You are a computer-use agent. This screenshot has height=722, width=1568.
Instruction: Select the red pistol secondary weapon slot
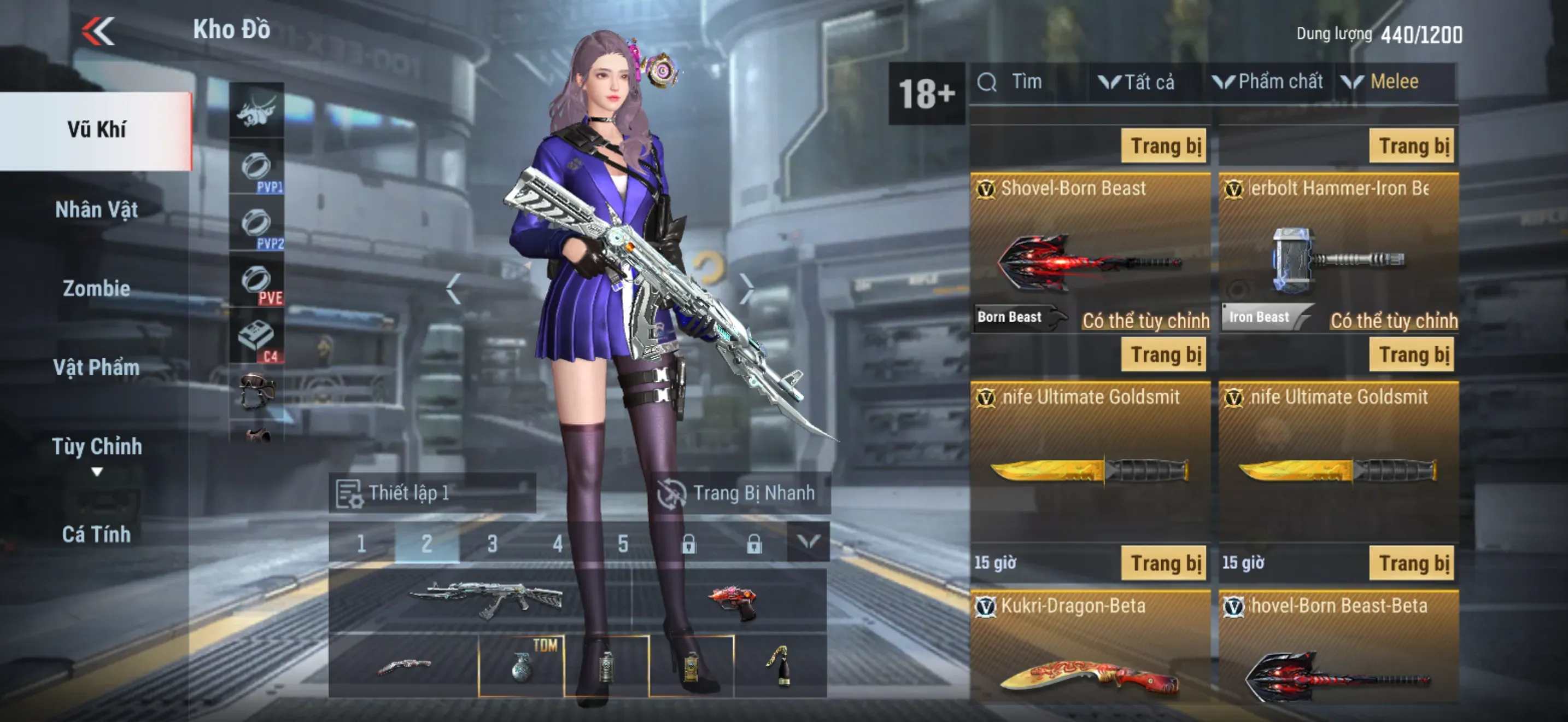(730, 602)
